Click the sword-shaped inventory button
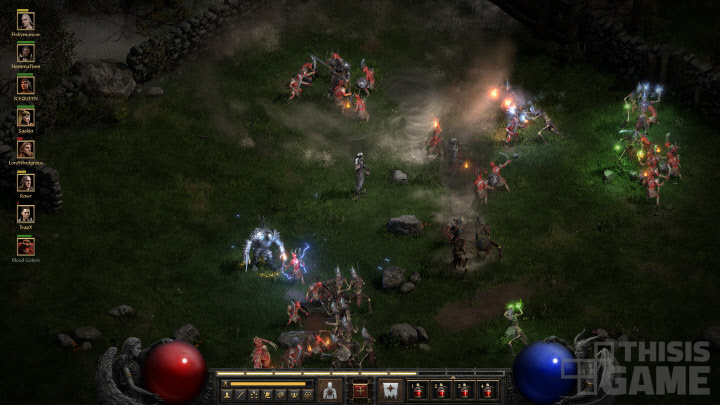The height and width of the screenshot is (405, 720). click(240, 395)
